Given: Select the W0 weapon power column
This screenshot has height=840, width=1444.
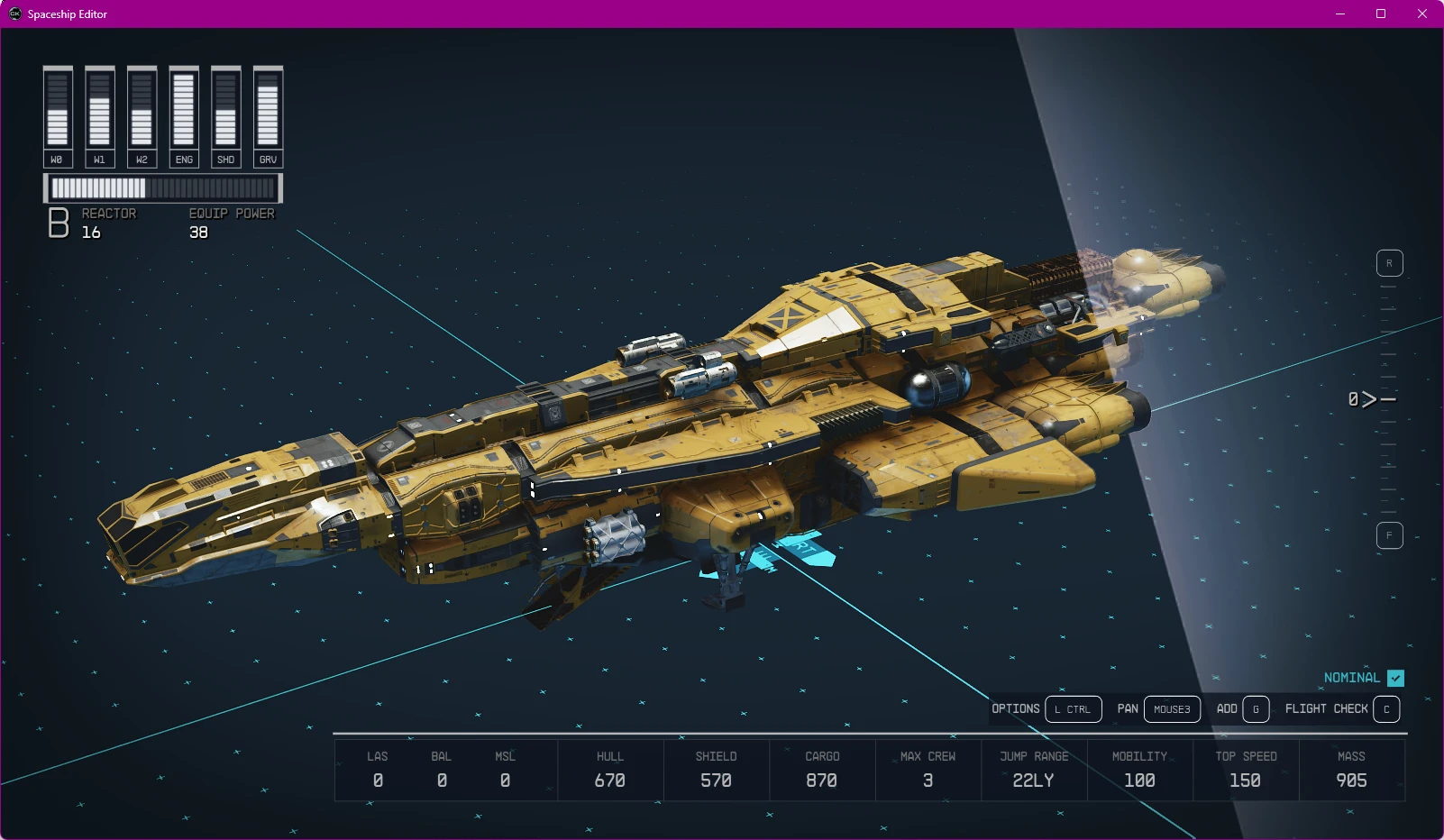Looking at the screenshot, I should pyautogui.click(x=58, y=116).
